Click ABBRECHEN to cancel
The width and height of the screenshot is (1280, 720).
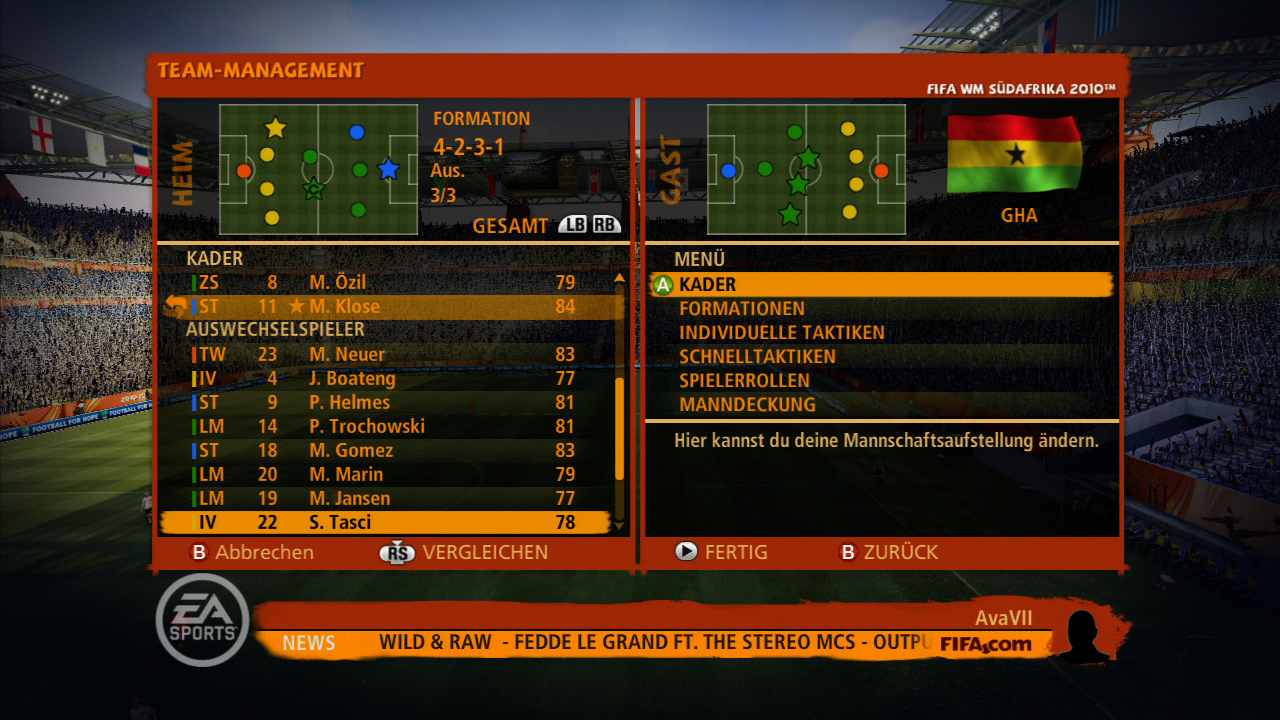tap(265, 552)
